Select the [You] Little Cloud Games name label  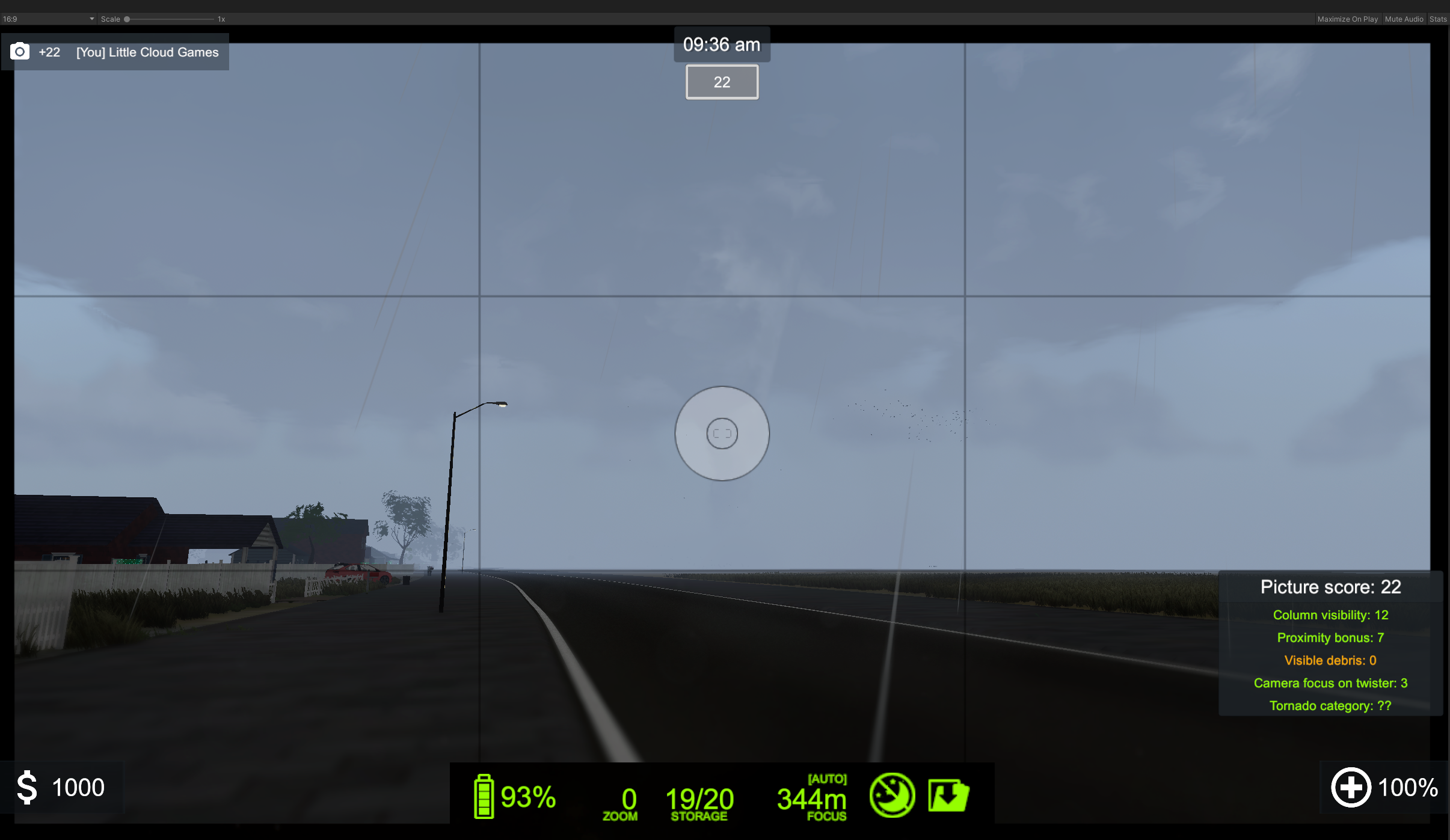pos(146,52)
